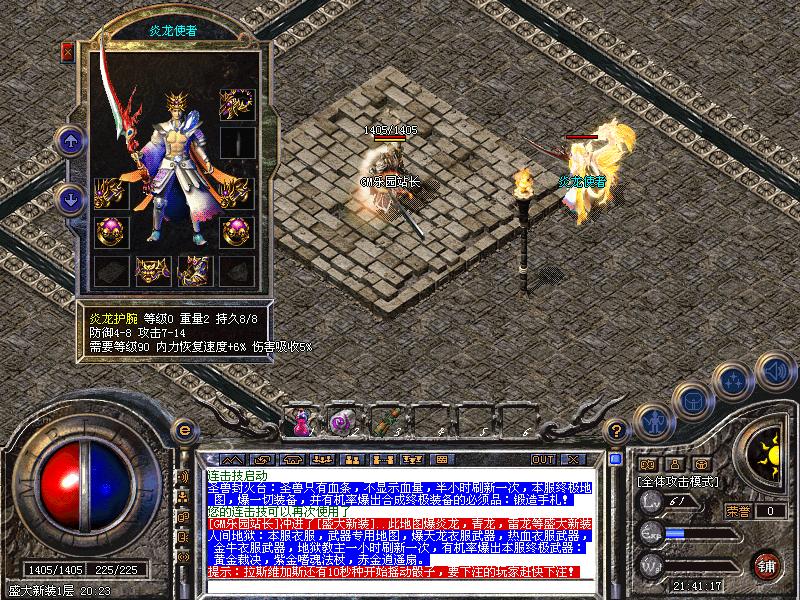The image size is (800, 600).
Task: Click the round 'e' button left of chat
Action: click(184, 429)
